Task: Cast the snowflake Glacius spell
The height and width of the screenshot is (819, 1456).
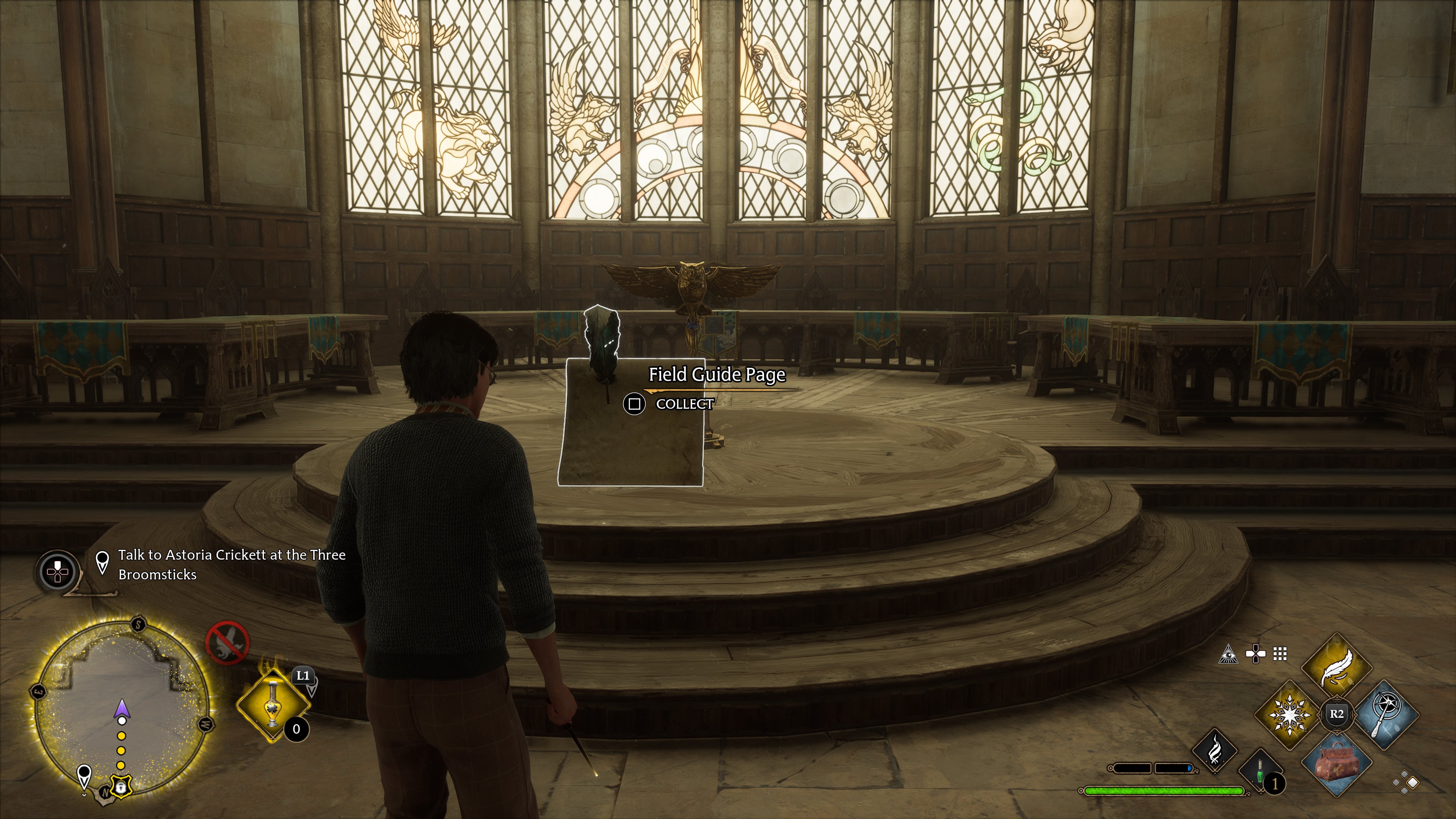Action: 1289,714
